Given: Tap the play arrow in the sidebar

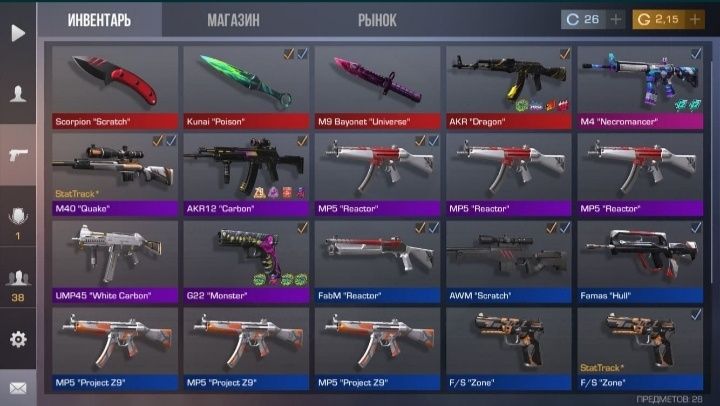Looking at the screenshot, I should [x=18, y=33].
